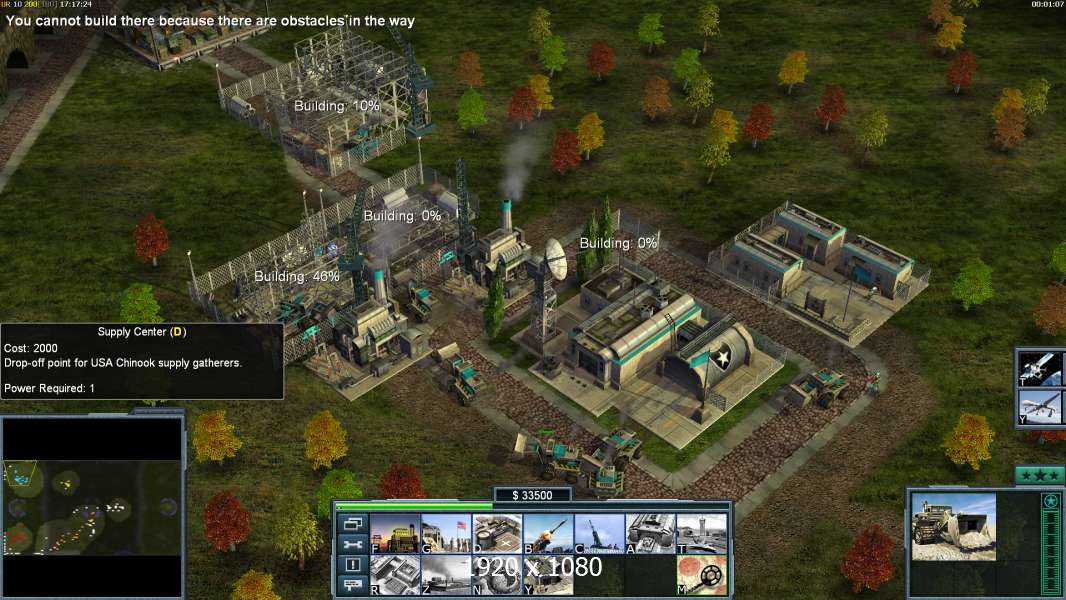Select the Strategy Center build icon (R)

pyautogui.click(x=395, y=575)
